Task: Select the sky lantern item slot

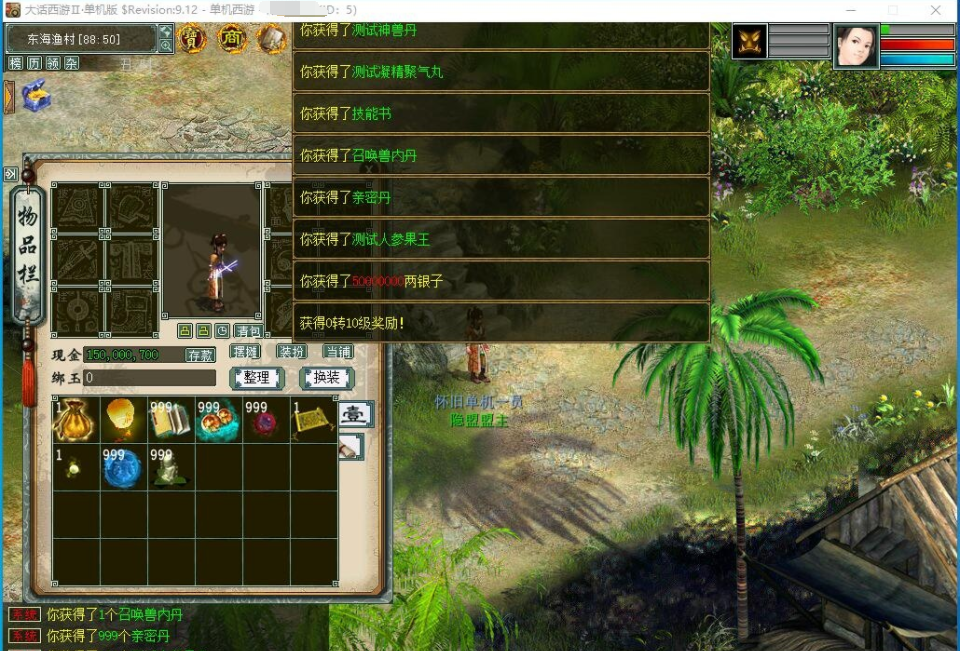Action: tap(123, 420)
